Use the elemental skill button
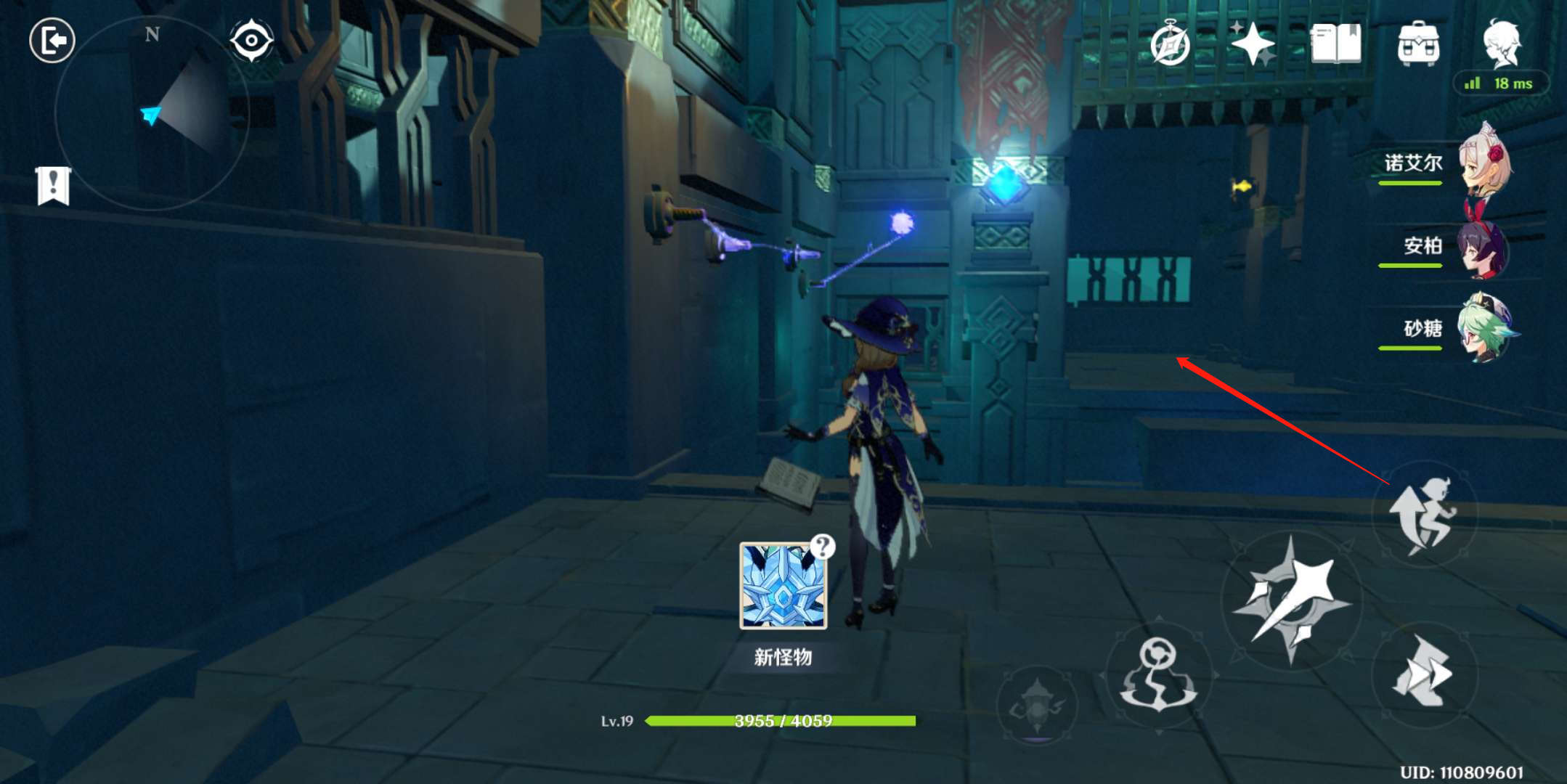 tap(1159, 675)
